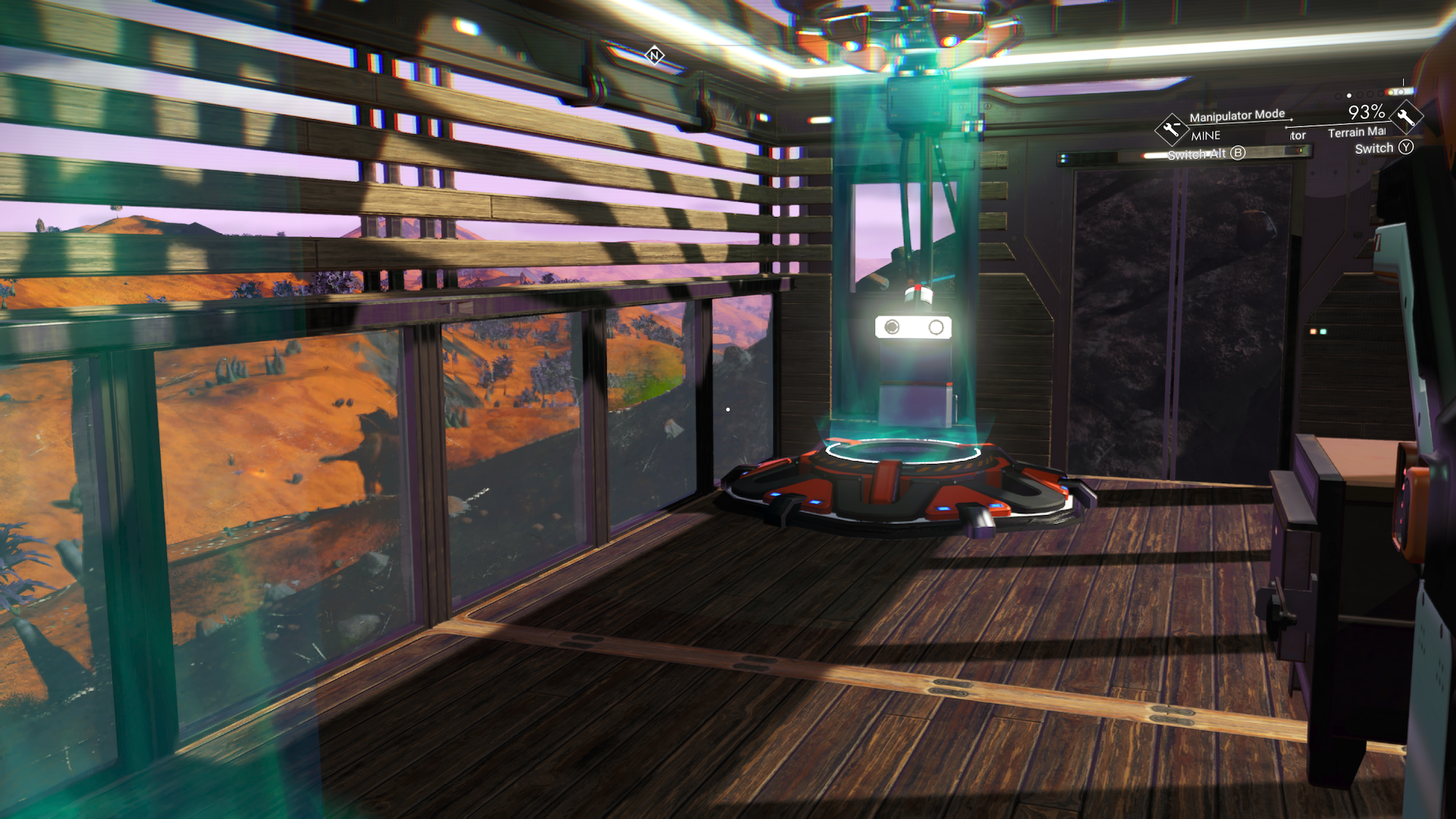
Task: Click the N marker on the compass bar
Action: (x=654, y=55)
